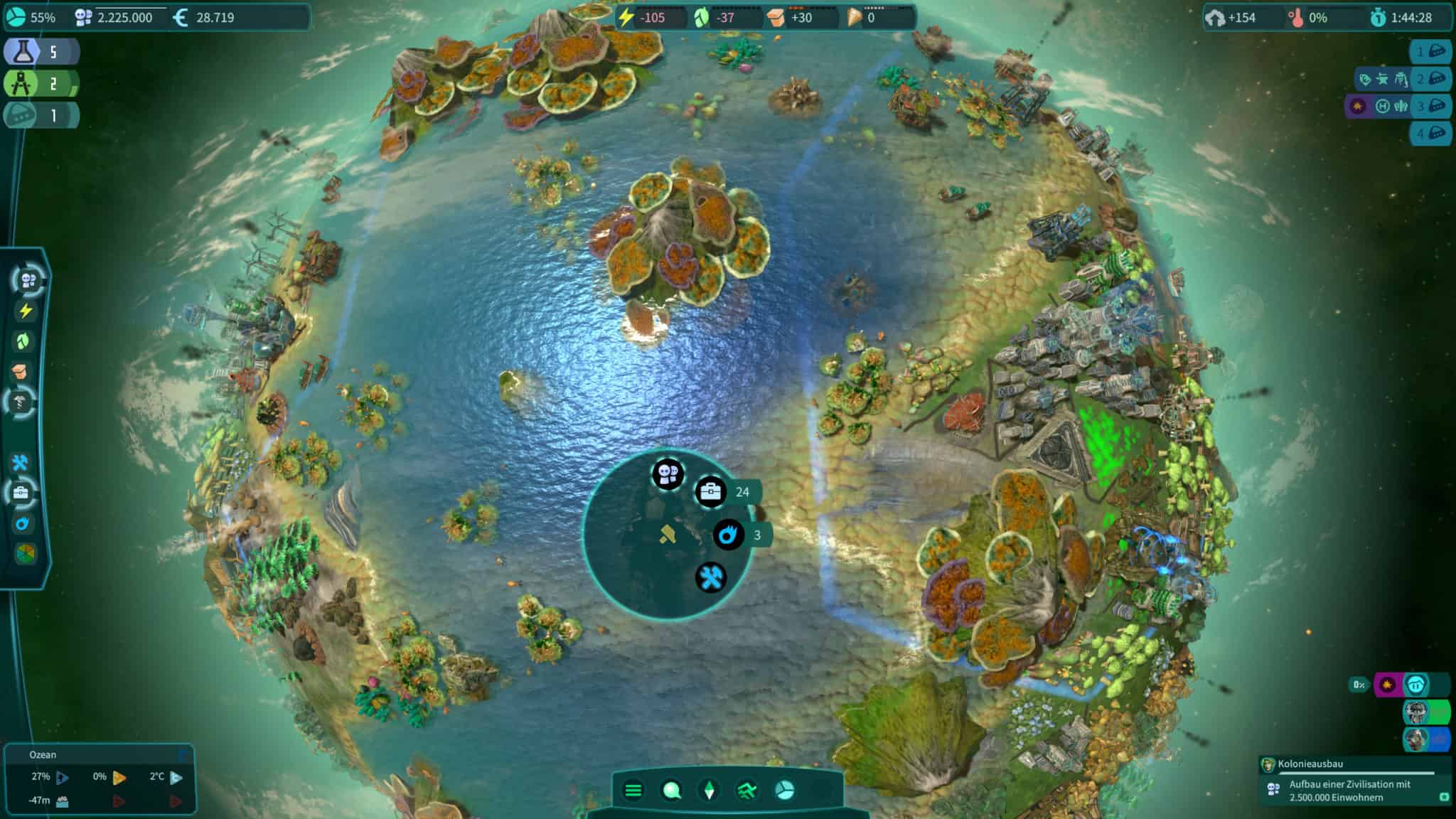Image resolution: width=1456 pixels, height=819 pixels.
Task: Select the pie chart overlay at sidebar bottom
Action: pyautogui.click(x=26, y=553)
